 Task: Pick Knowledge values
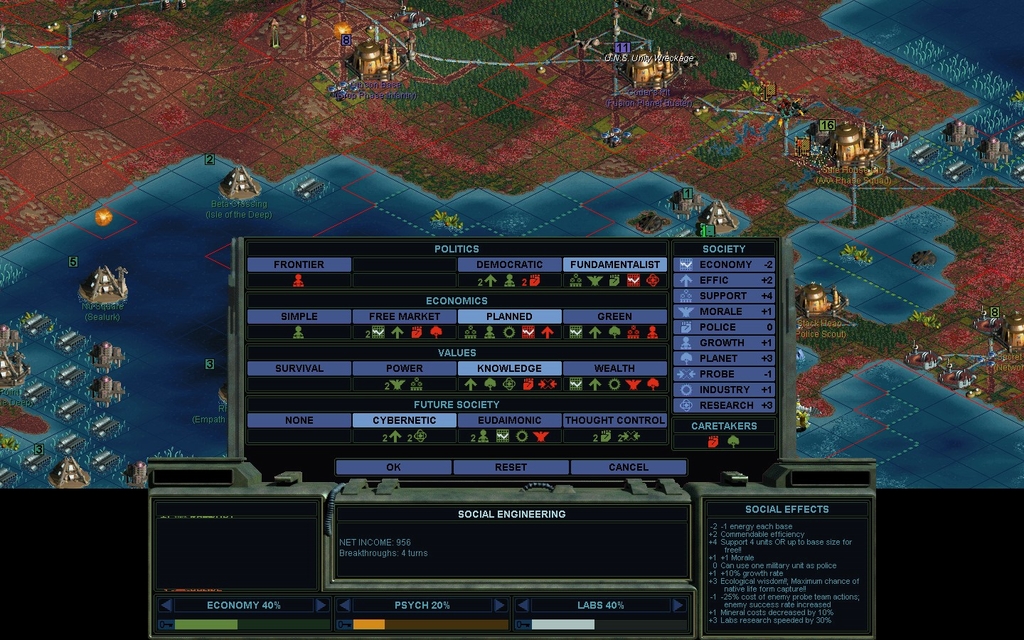(509, 369)
